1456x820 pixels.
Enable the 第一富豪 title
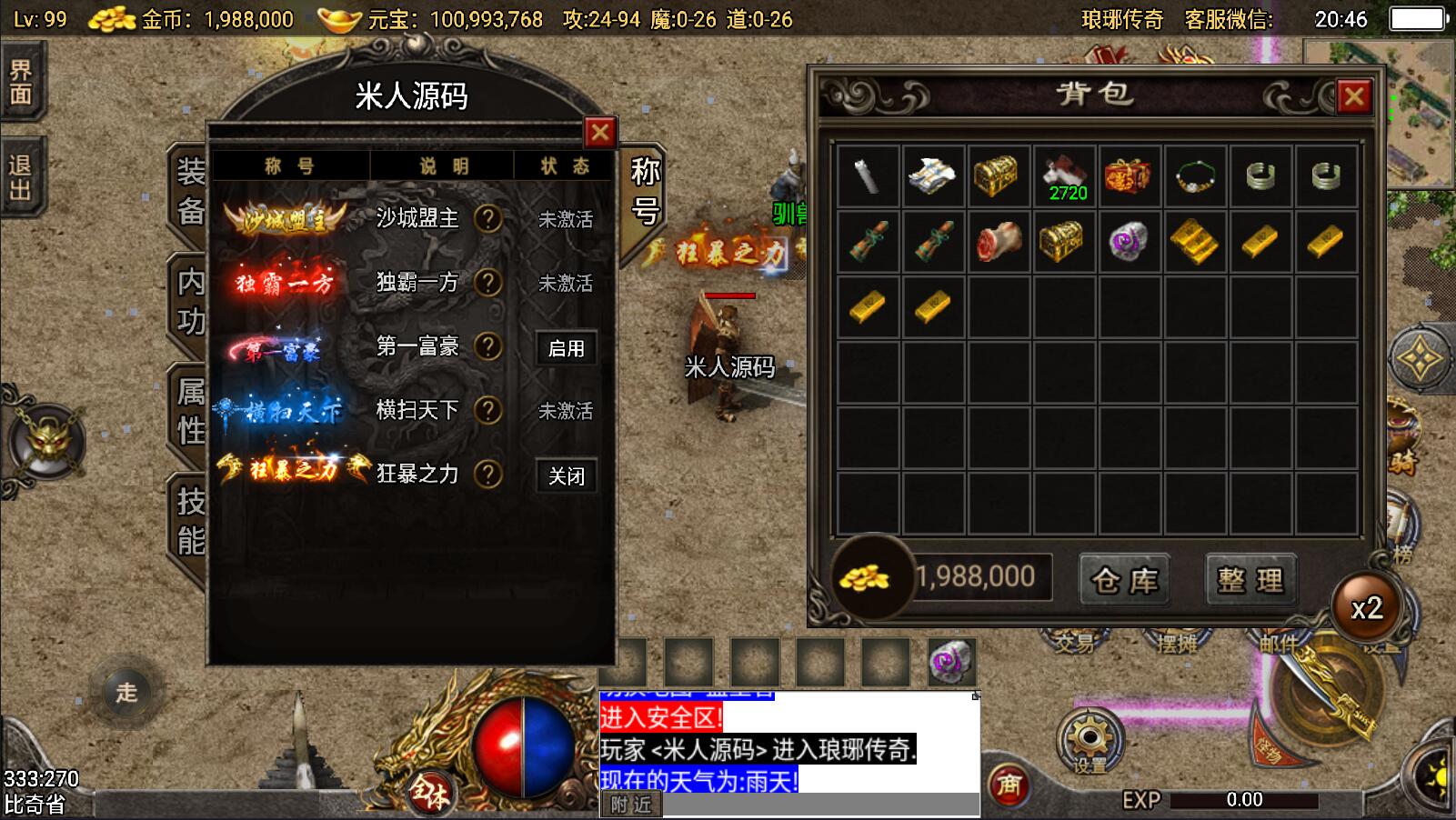[566, 348]
